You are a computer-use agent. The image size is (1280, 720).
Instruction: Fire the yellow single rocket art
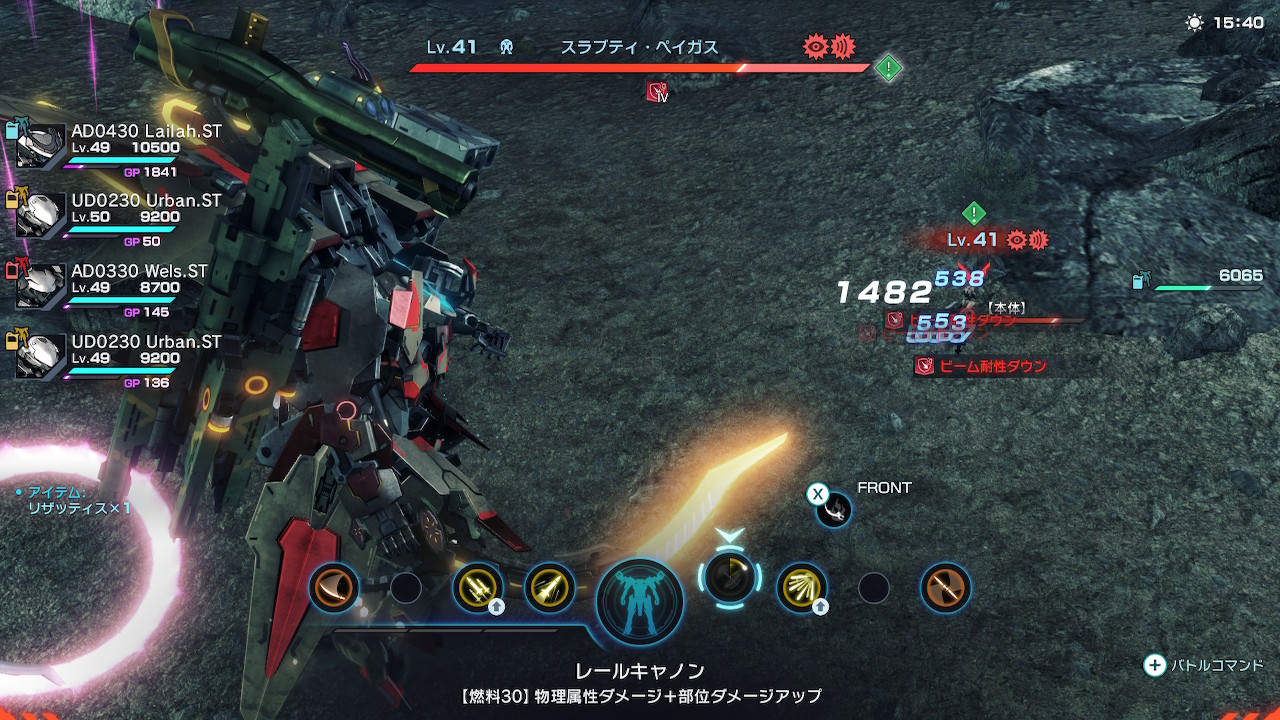549,587
